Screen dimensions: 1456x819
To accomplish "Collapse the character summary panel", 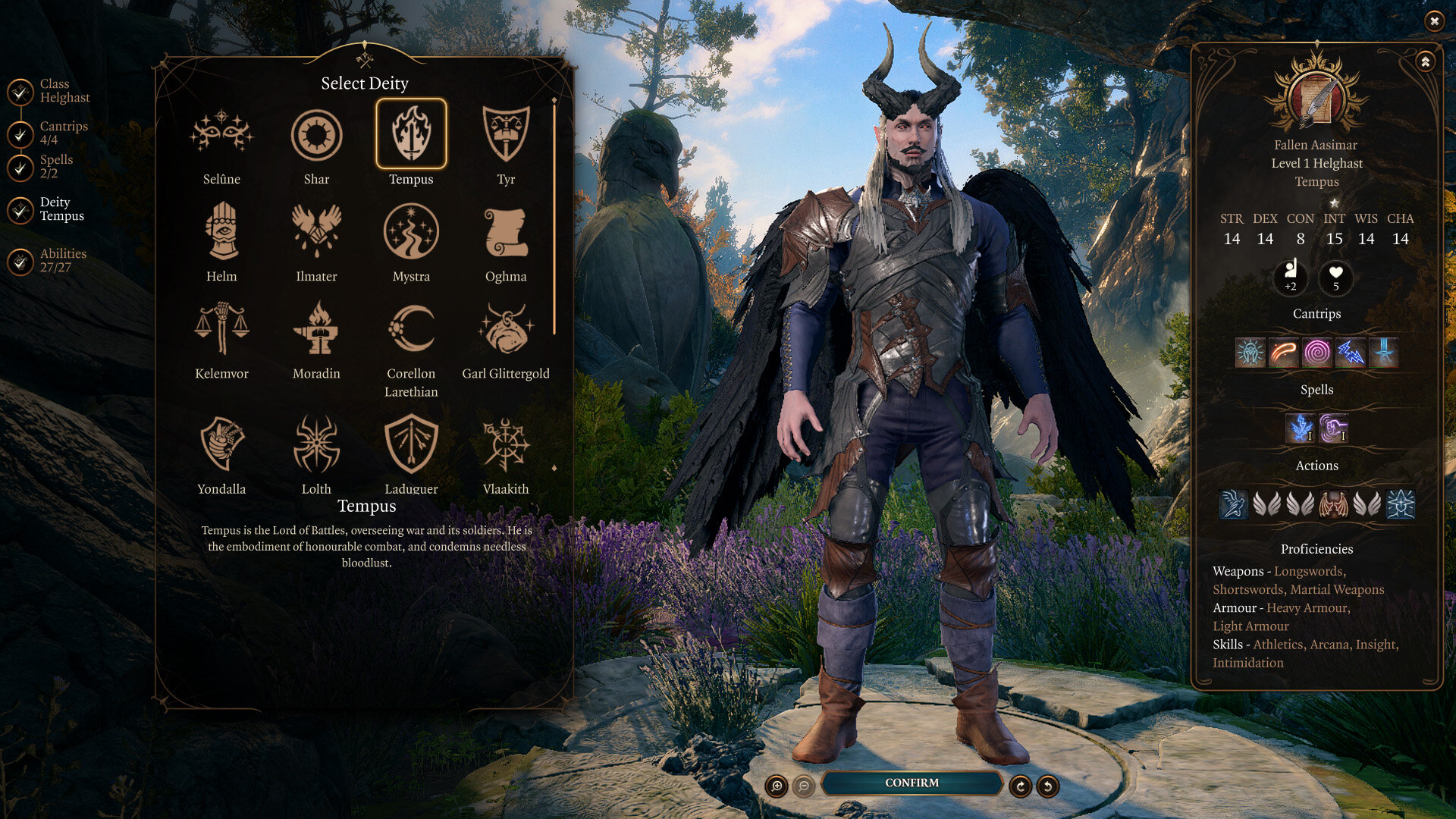I will coord(1426,62).
